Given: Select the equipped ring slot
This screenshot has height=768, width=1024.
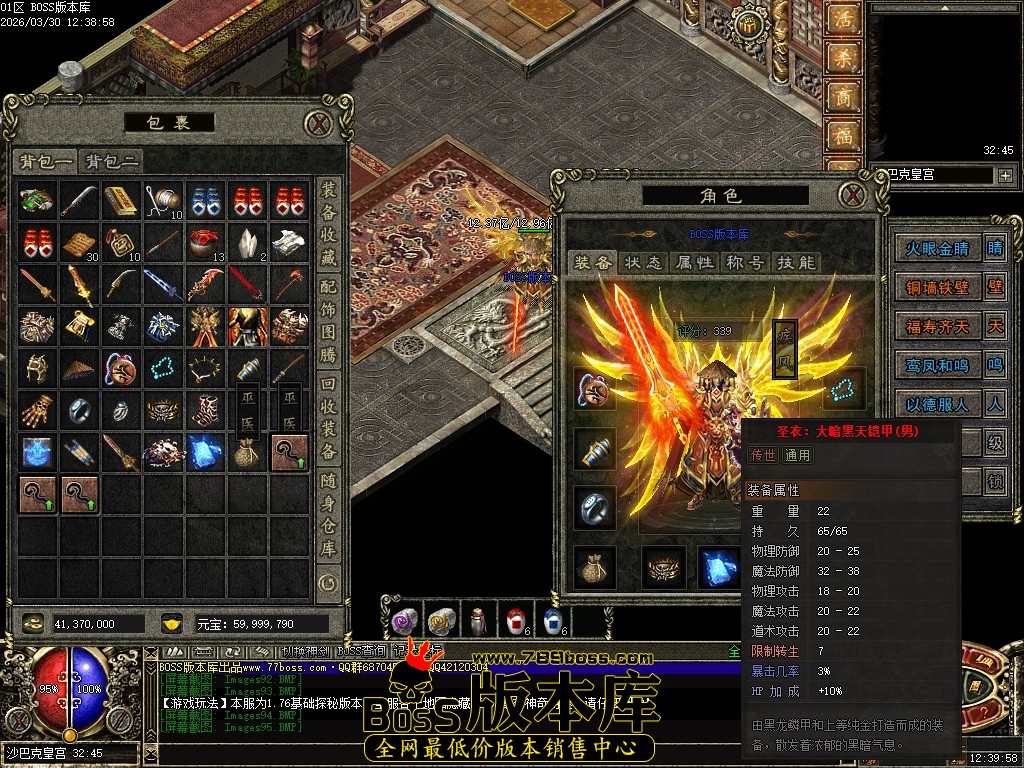Looking at the screenshot, I should pos(594,508).
